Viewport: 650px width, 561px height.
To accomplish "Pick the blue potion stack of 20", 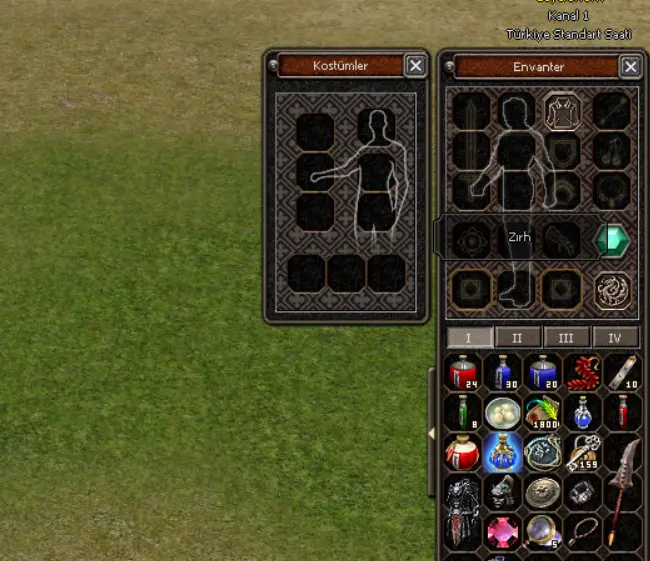I will pyautogui.click(x=542, y=372).
